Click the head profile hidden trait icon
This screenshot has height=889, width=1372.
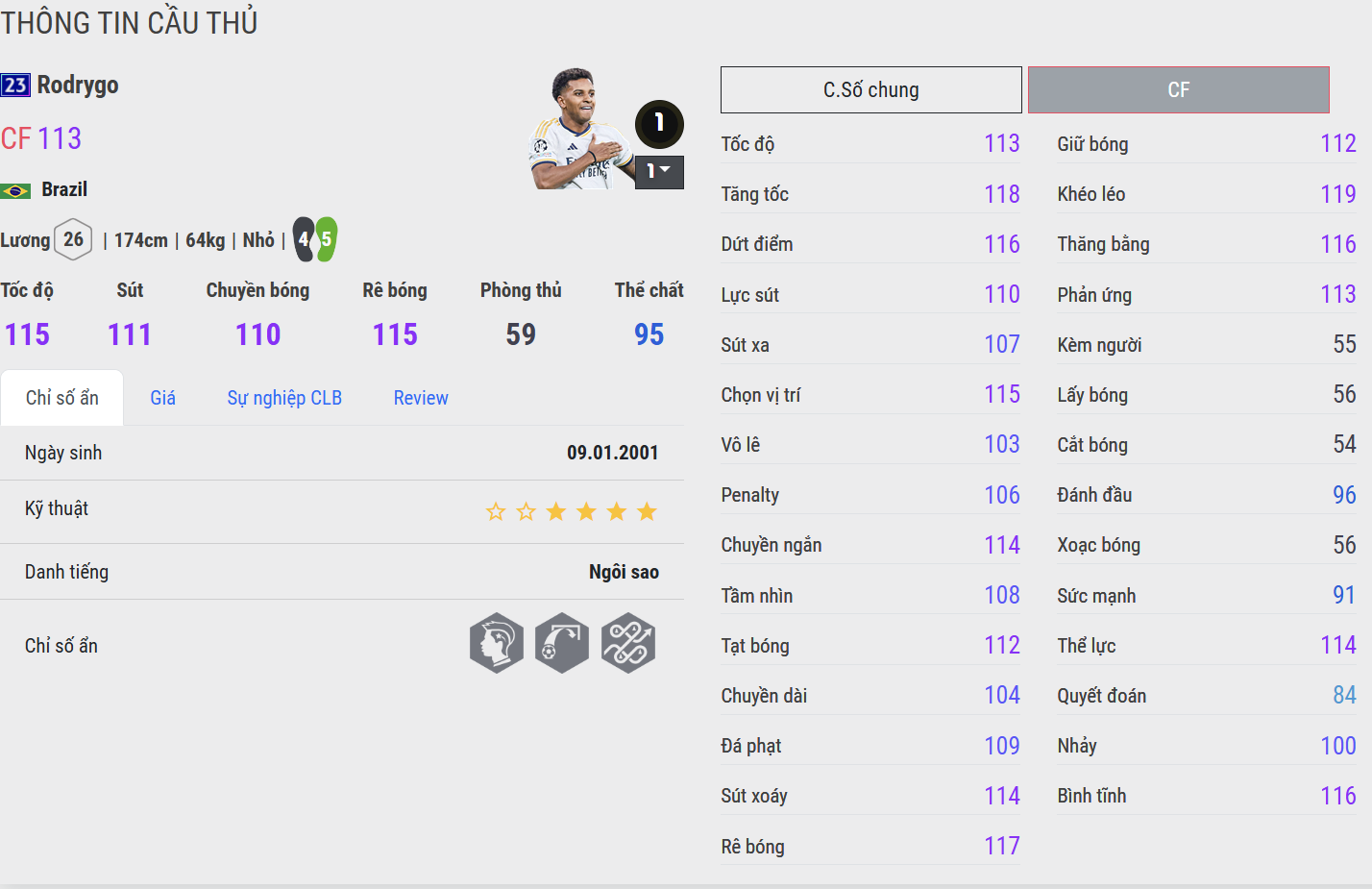pyautogui.click(x=497, y=643)
